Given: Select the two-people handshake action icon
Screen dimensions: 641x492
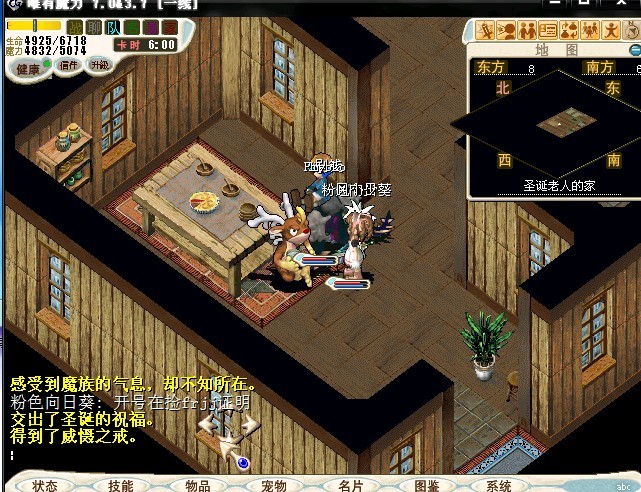Looking at the screenshot, I should 526,31.
